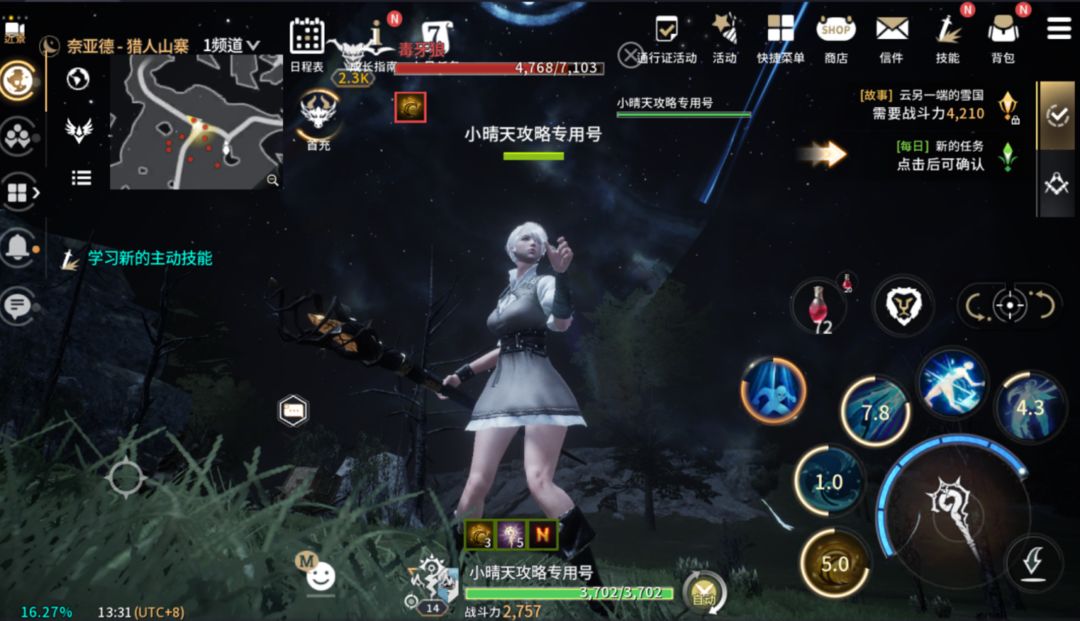This screenshot has width=1080, height=621.
Task: Confirm the 每日 daily new task
Action: pyautogui.click(x=940, y=156)
